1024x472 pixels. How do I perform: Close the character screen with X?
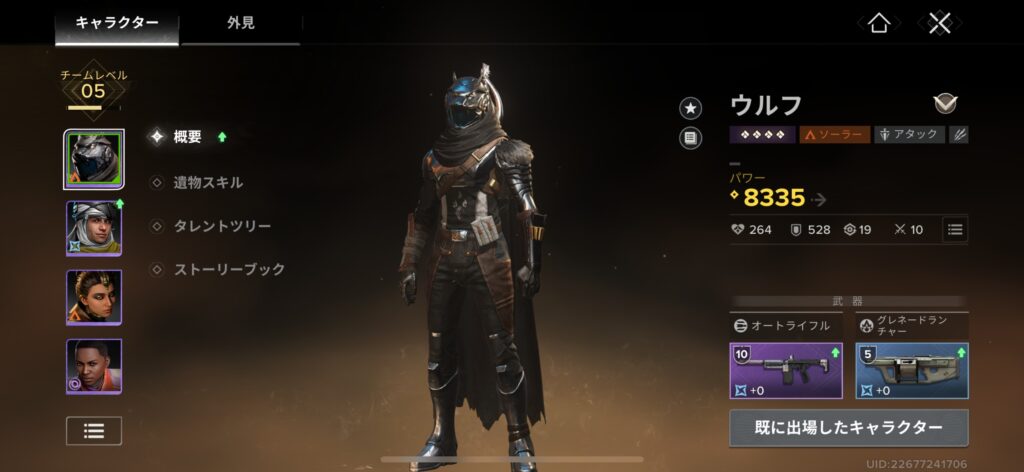[x=938, y=23]
